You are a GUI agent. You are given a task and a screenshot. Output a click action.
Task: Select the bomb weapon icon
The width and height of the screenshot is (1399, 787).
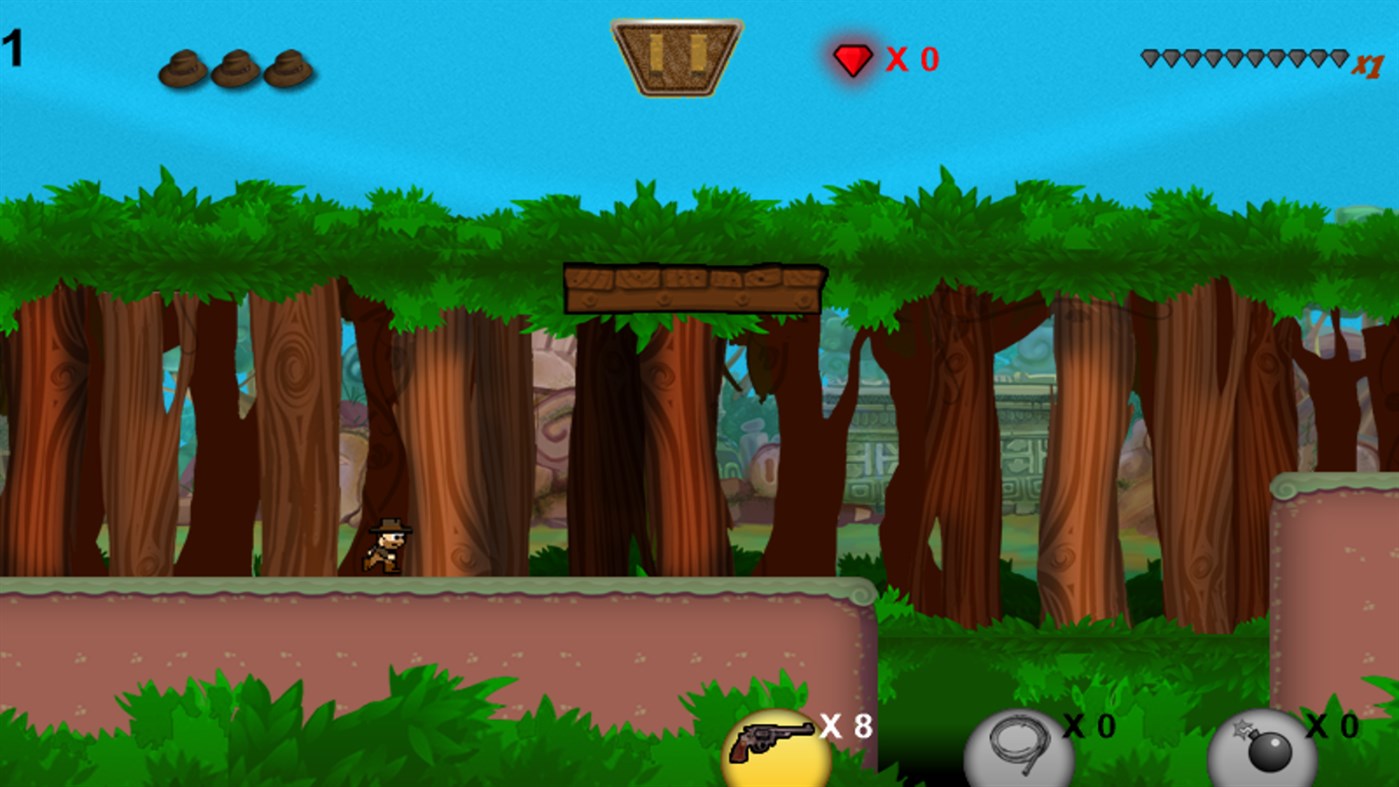1260,745
